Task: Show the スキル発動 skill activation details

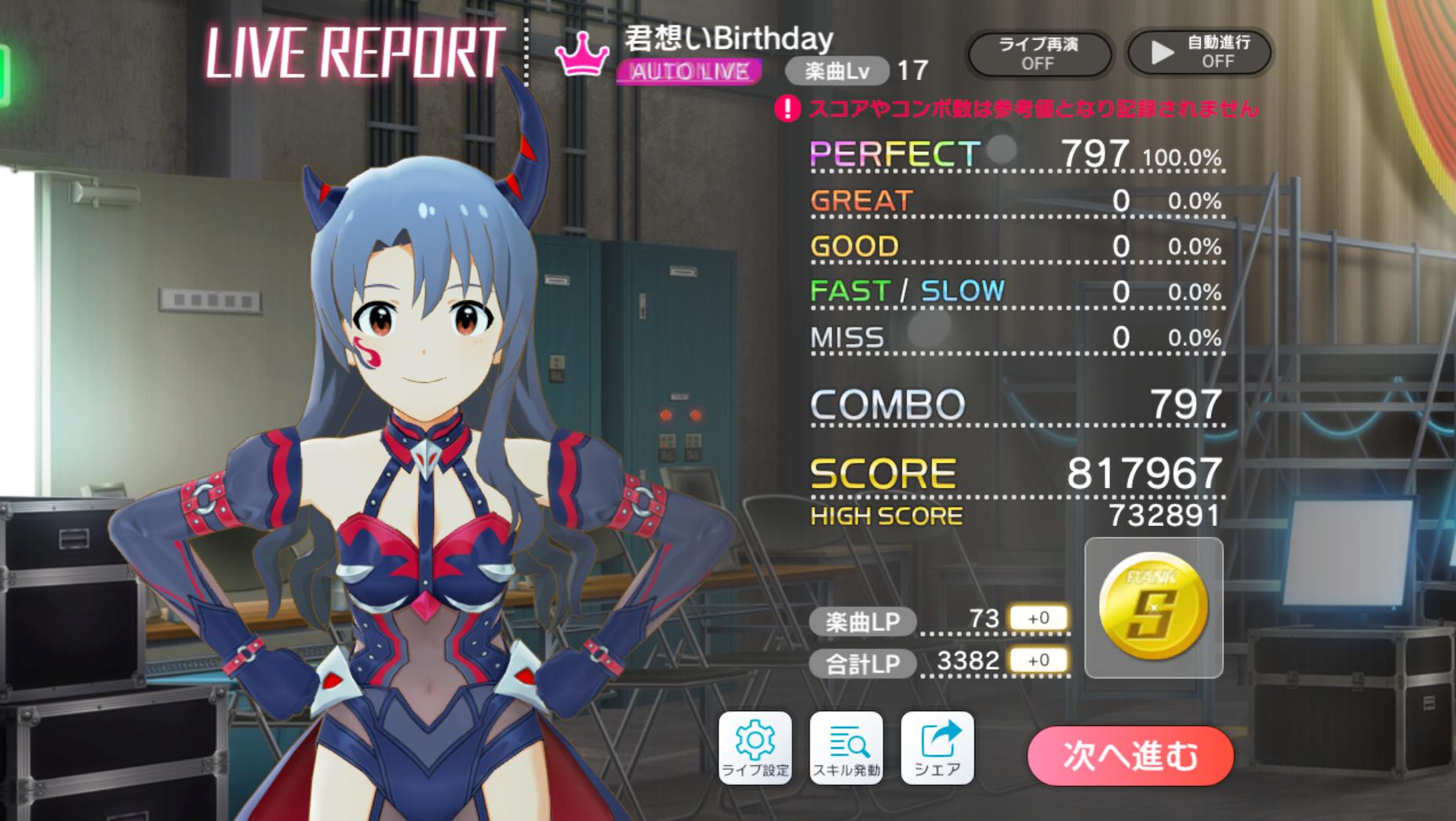Action: click(x=846, y=748)
